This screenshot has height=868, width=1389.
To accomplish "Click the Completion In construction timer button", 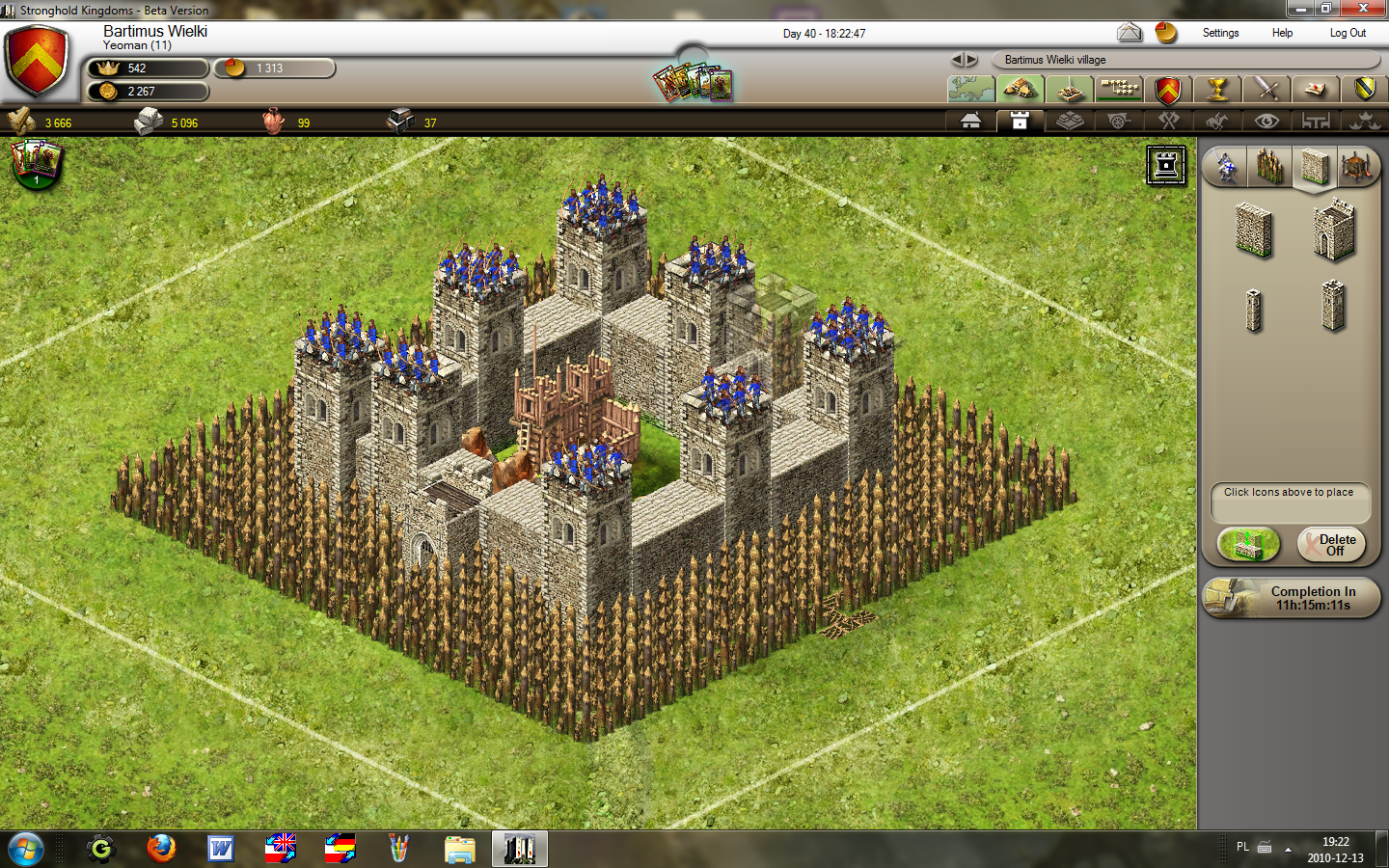I will (1293, 598).
